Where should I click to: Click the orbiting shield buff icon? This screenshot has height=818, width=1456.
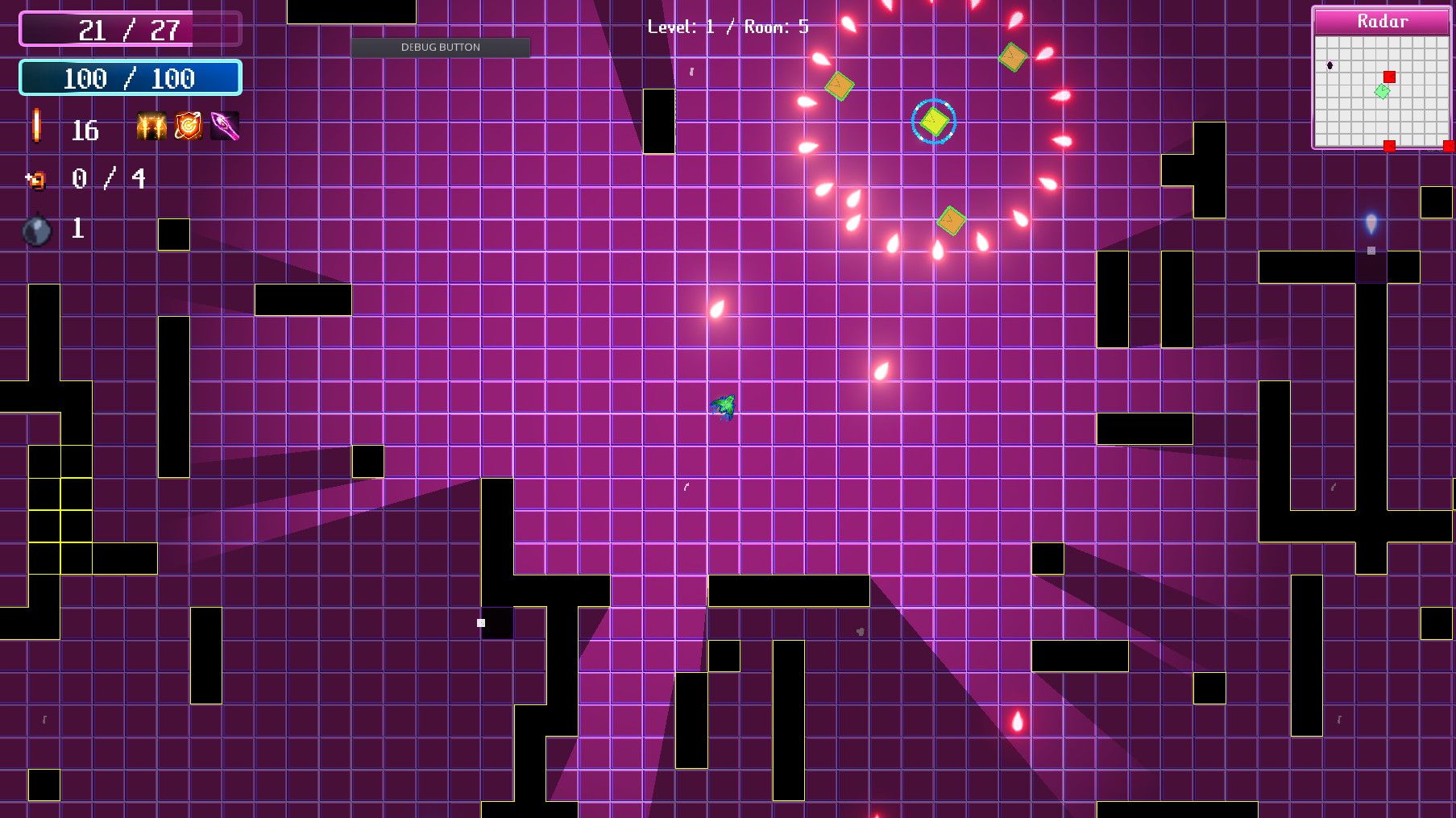tap(187, 126)
